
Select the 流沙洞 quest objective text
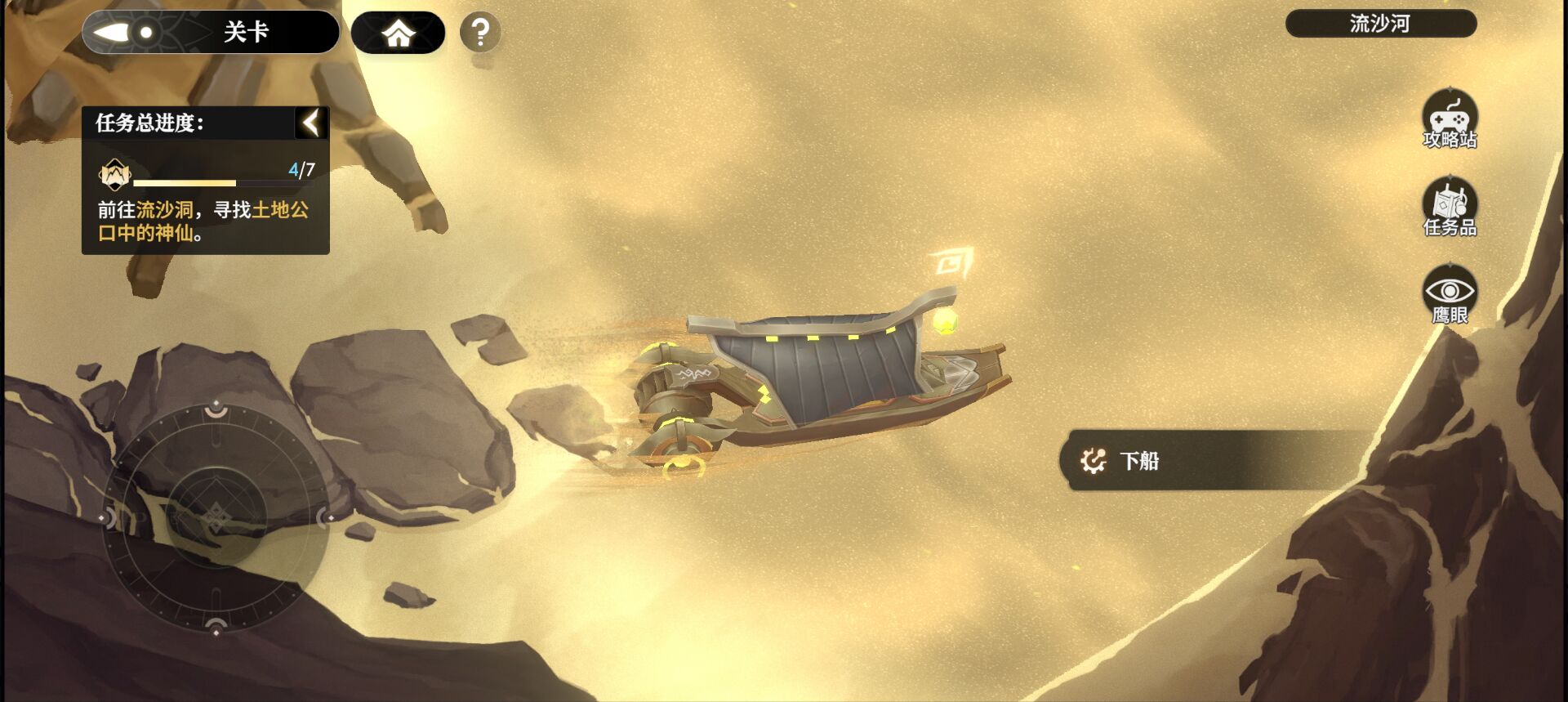click(164, 210)
